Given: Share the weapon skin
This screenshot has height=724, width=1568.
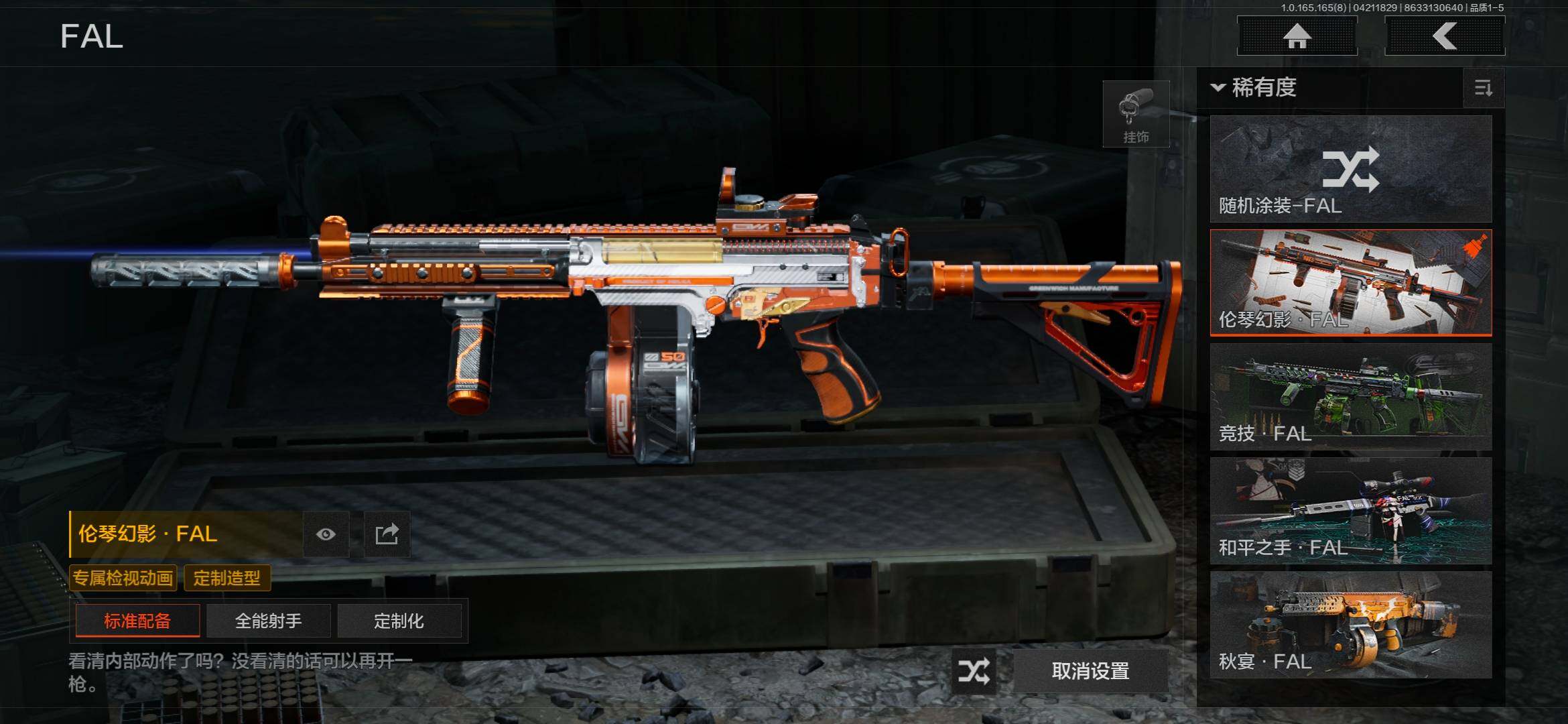Looking at the screenshot, I should pyautogui.click(x=387, y=534).
